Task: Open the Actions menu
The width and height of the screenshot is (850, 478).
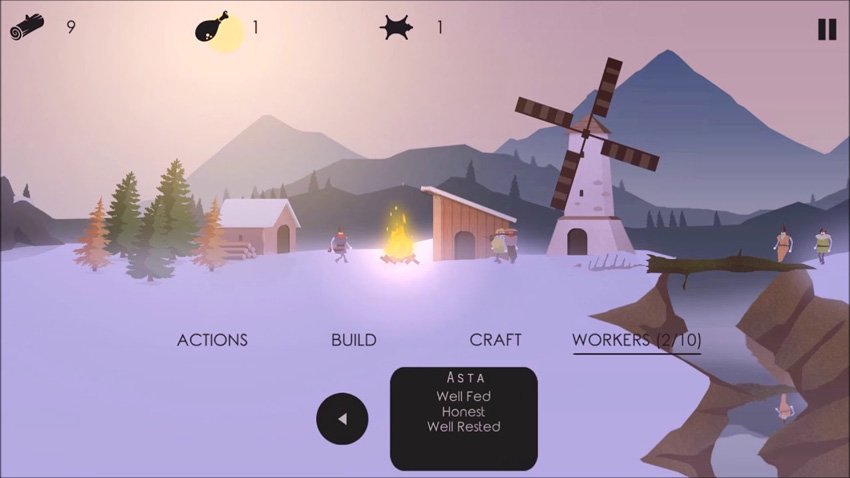Action: 212,340
